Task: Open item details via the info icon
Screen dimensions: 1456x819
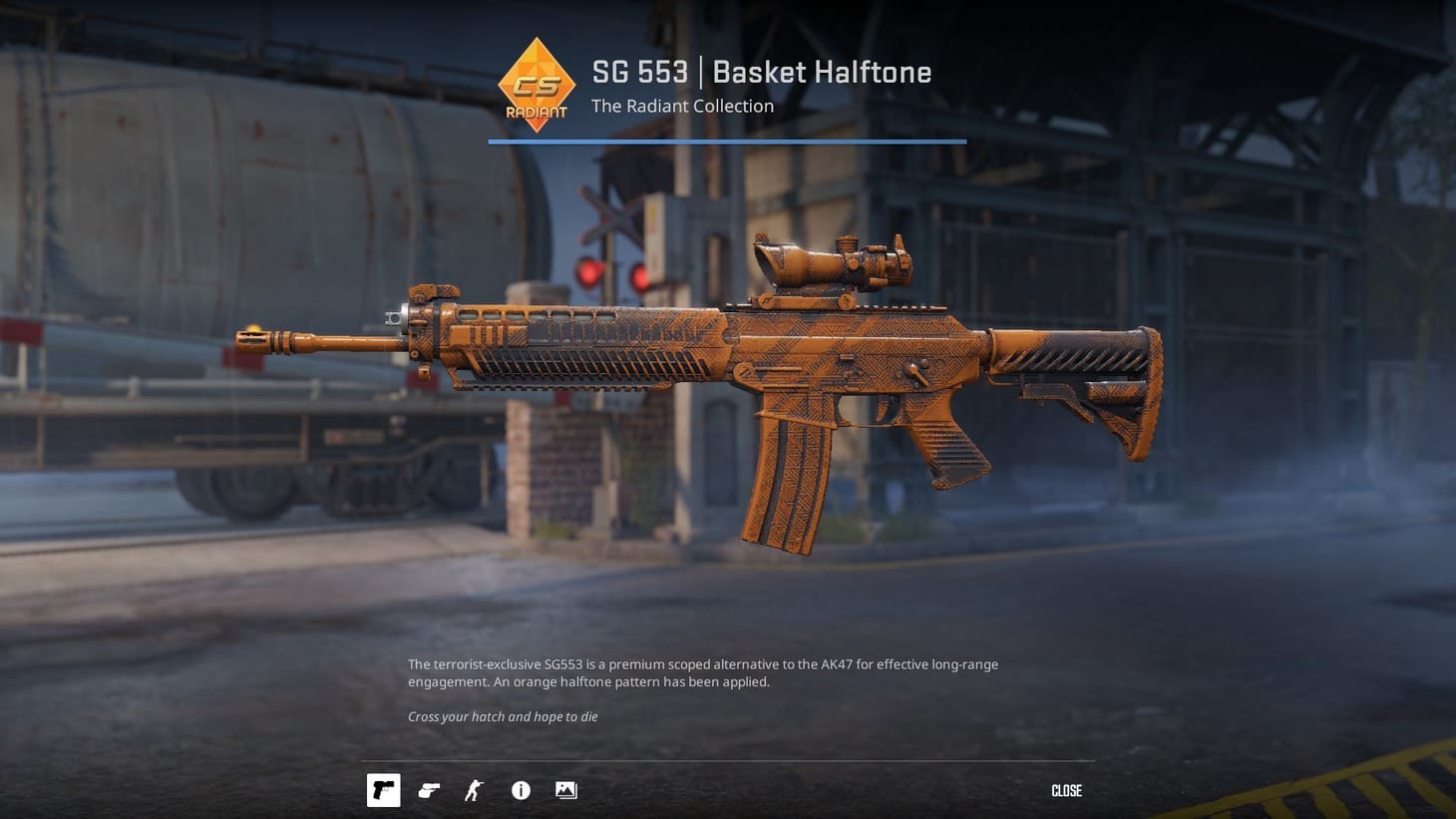Action: point(520,790)
